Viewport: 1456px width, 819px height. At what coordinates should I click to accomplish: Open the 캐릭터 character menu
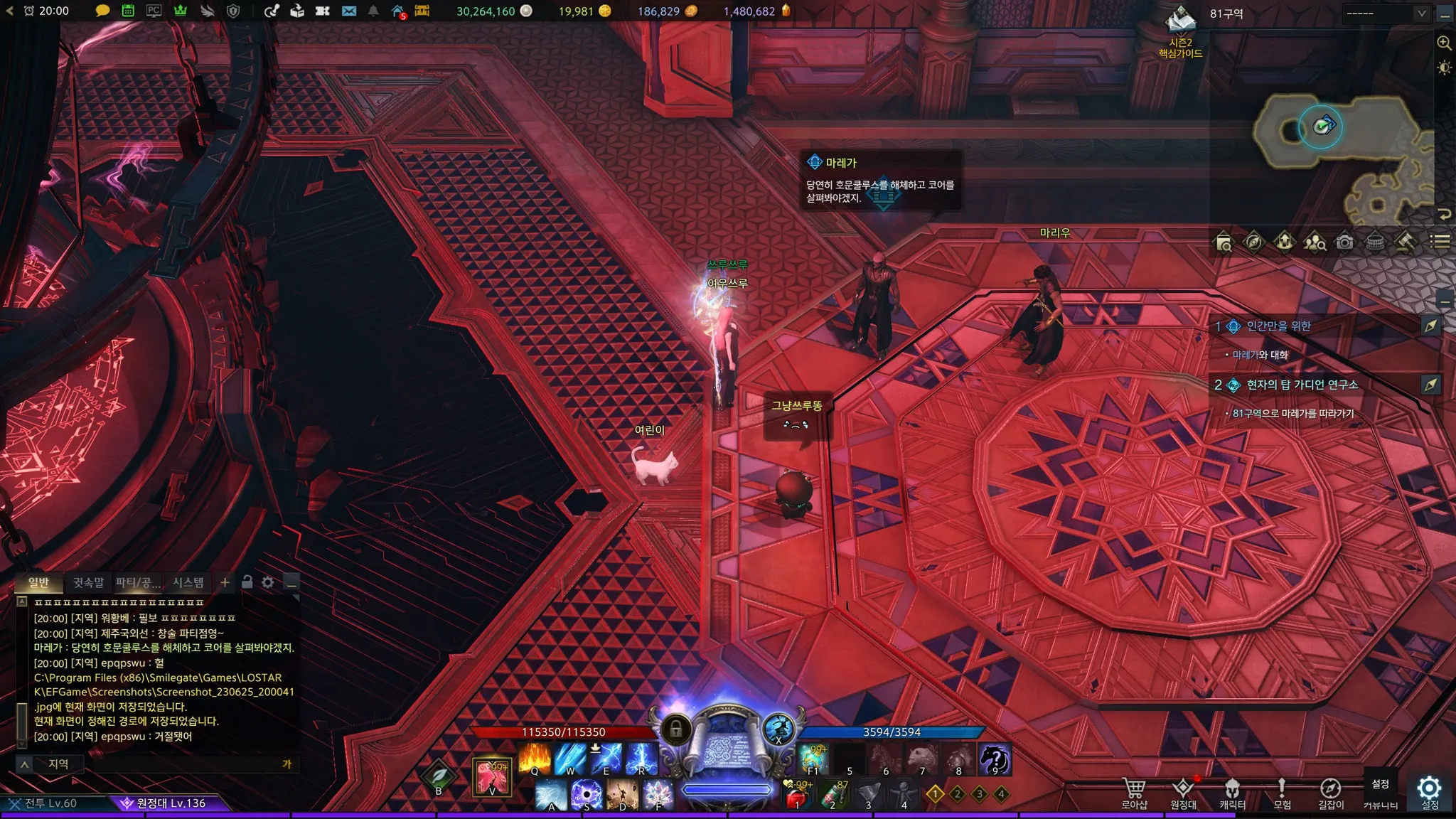(x=1232, y=793)
